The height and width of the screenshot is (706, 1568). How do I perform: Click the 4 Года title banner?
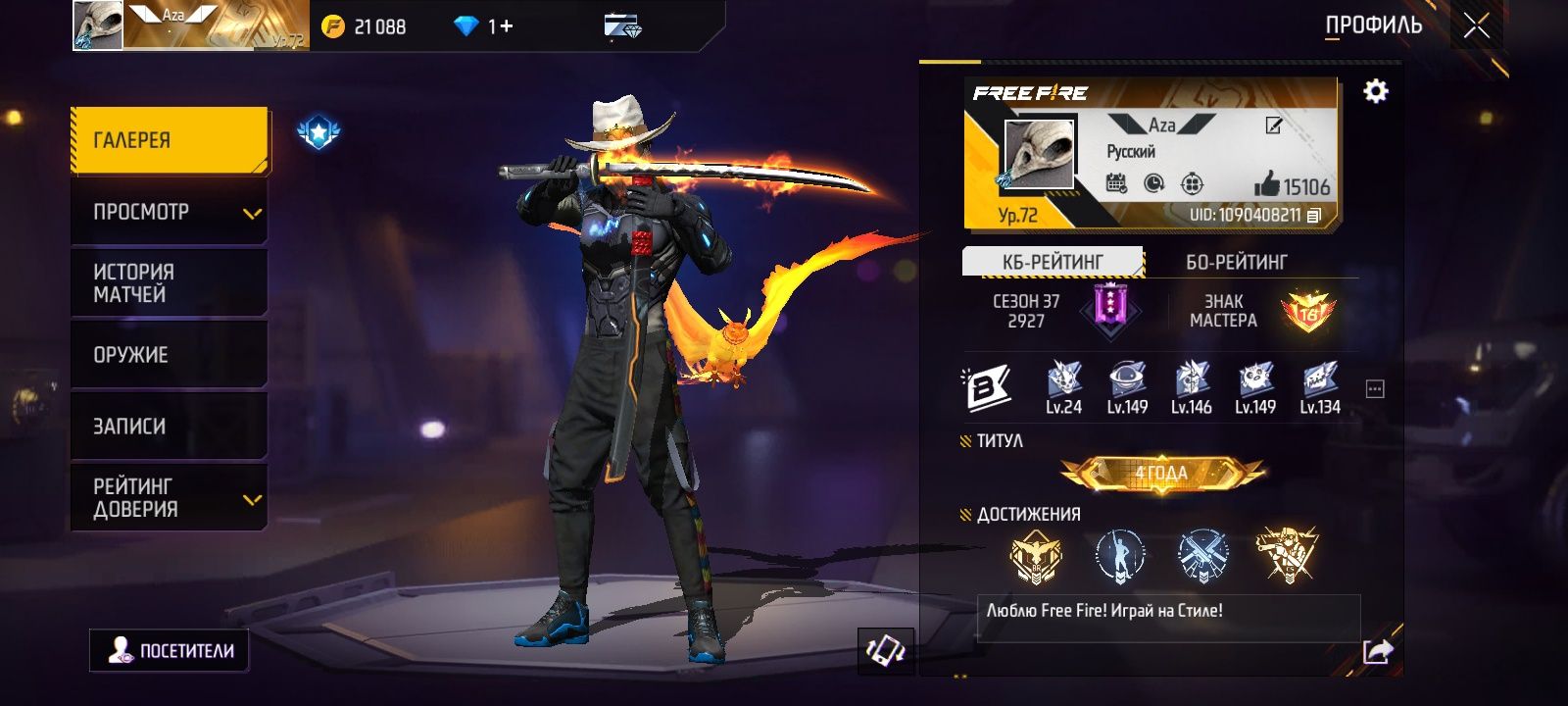(1161, 474)
